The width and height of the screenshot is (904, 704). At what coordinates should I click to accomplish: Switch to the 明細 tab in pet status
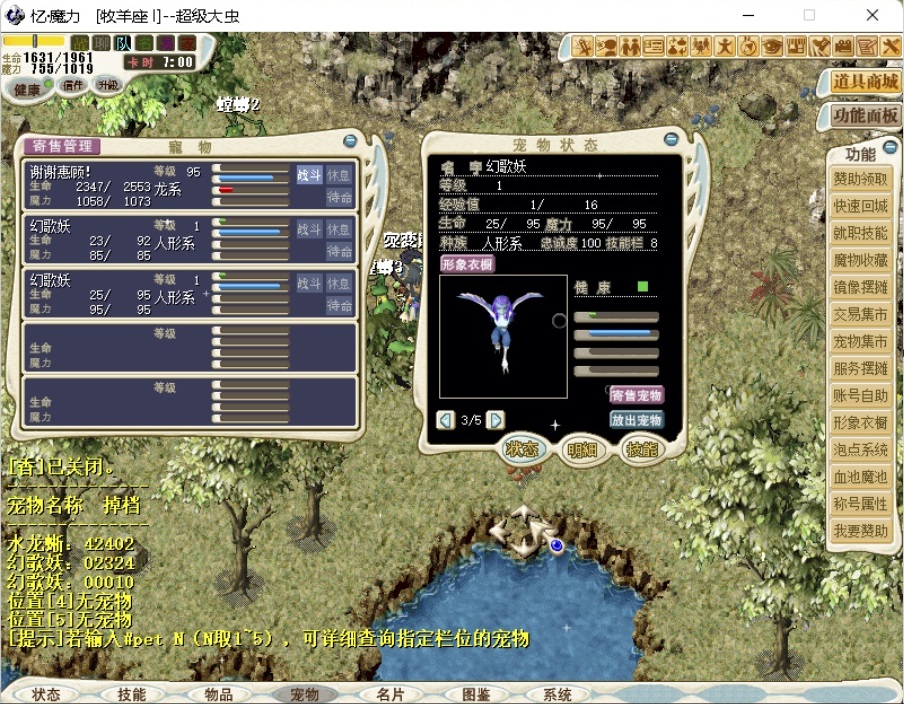pyautogui.click(x=582, y=450)
